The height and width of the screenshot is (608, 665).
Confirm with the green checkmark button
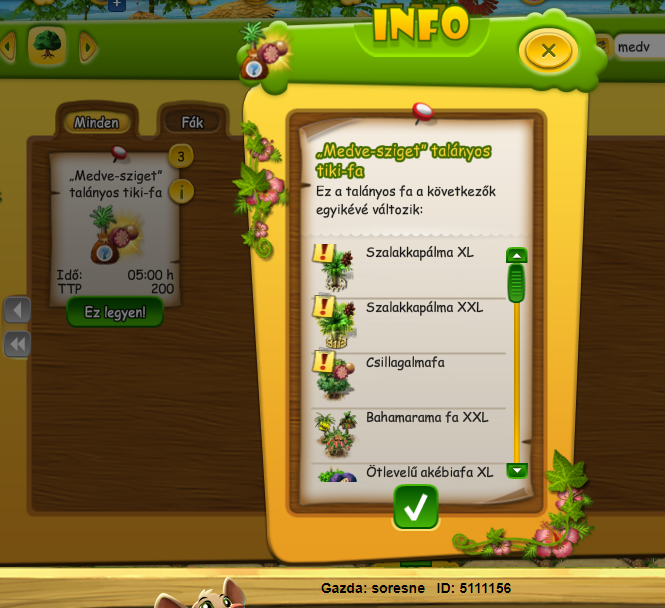415,506
